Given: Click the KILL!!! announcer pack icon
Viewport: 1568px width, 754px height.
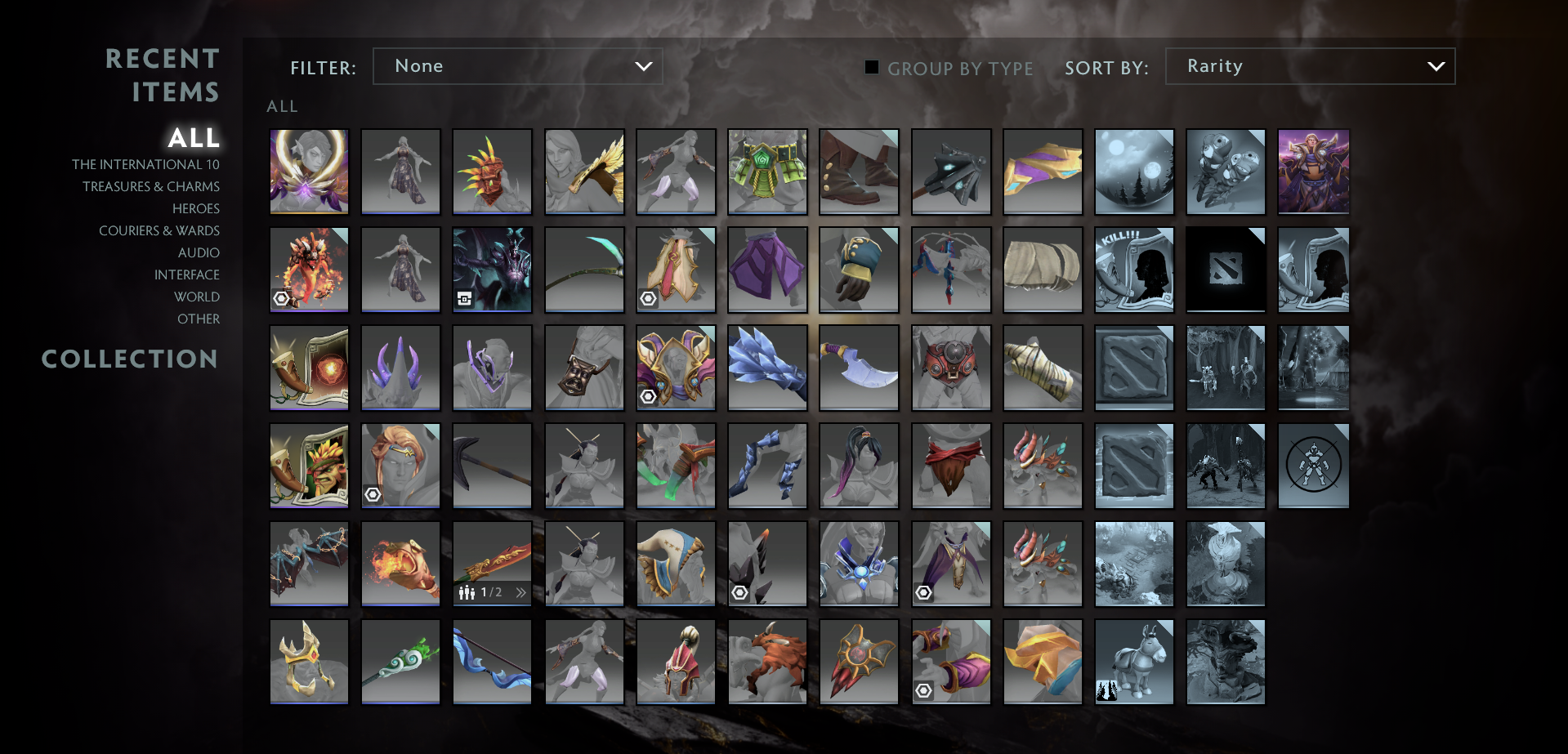Looking at the screenshot, I should click(1134, 270).
